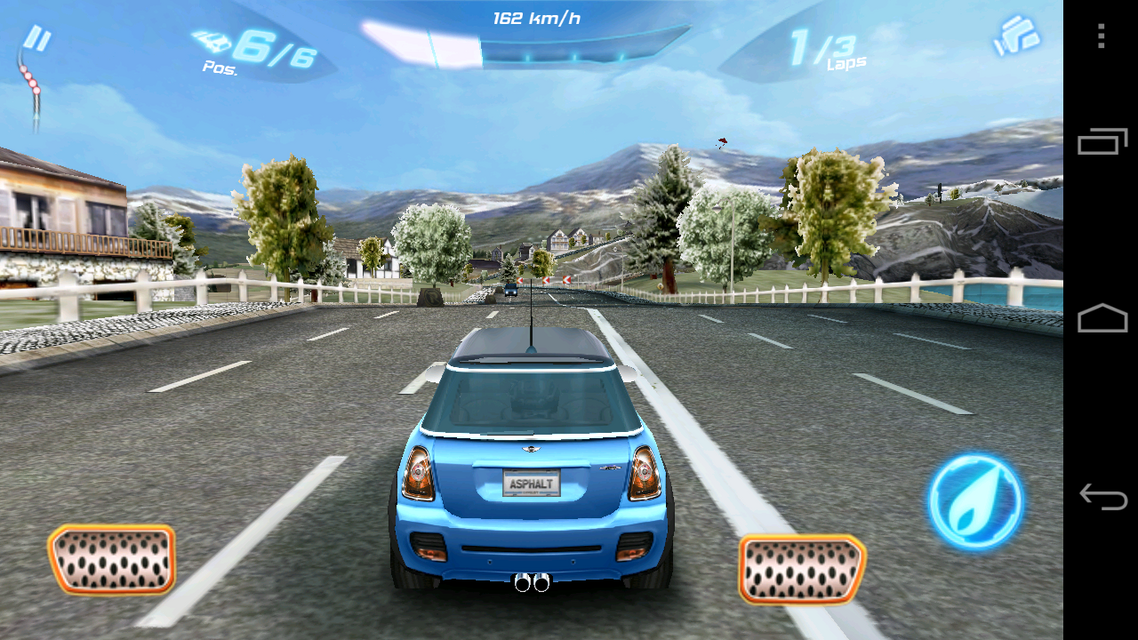
Task: Pause the race
Action: coord(38,40)
